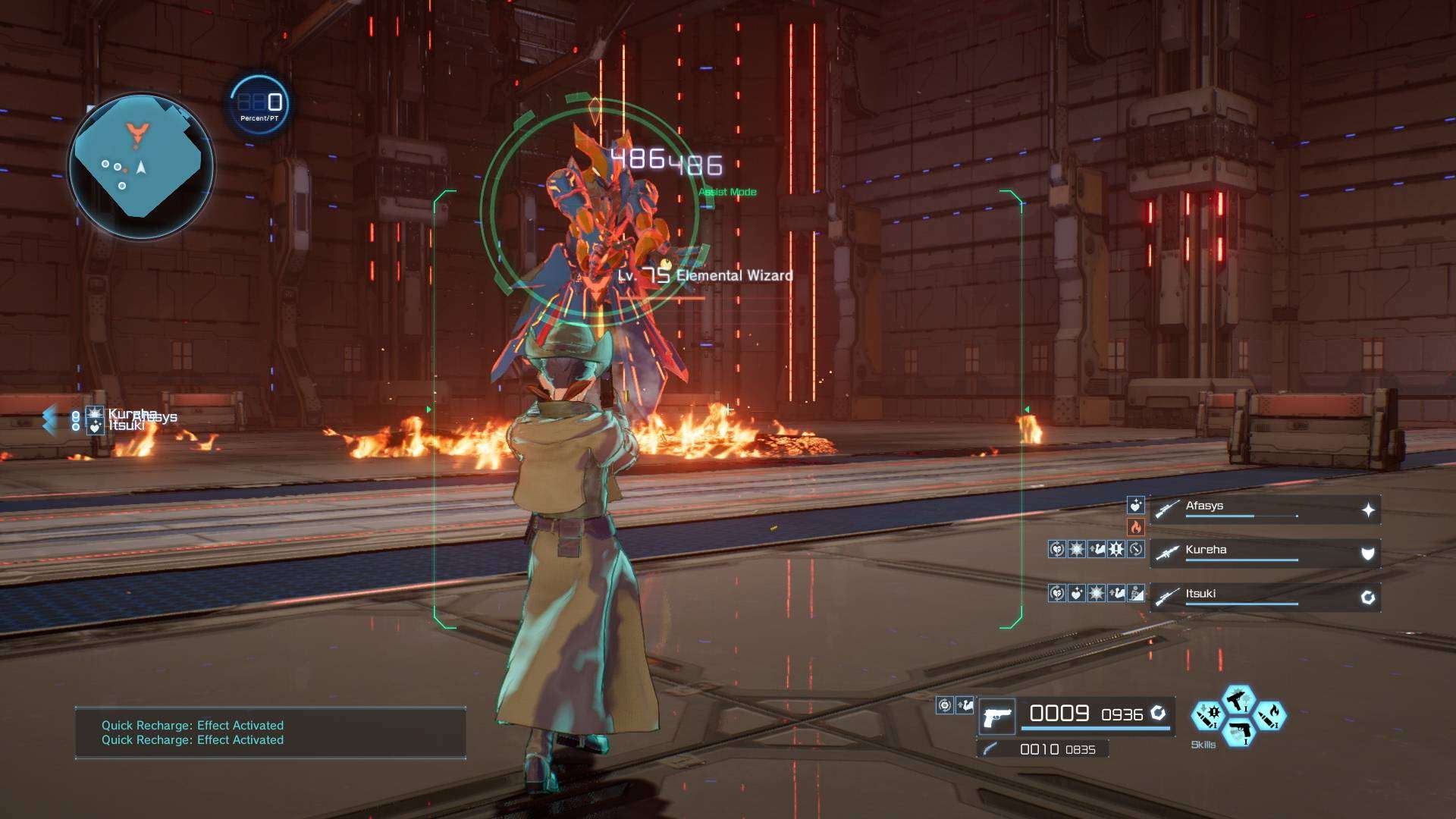The width and height of the screenshot is (1456, 819).
Task: Use the debuff bullet skill hexagon
Action: point(1207,716)
